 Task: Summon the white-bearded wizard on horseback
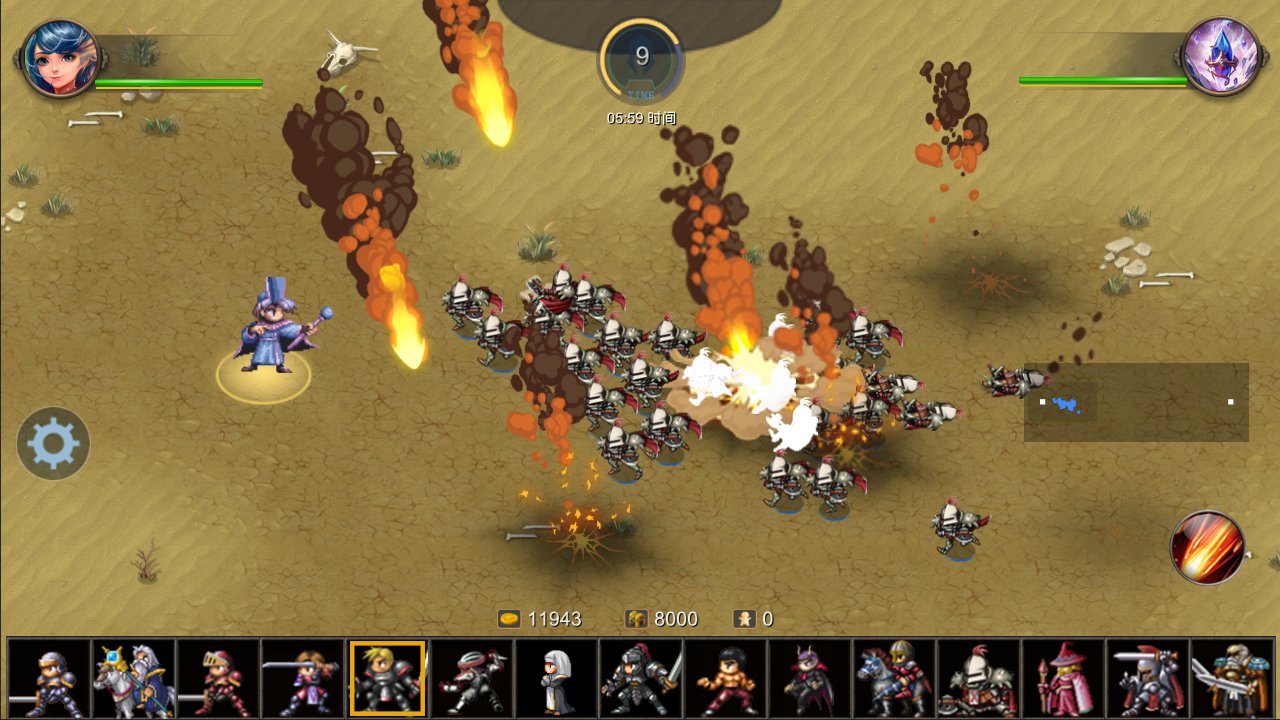[134, 679]
